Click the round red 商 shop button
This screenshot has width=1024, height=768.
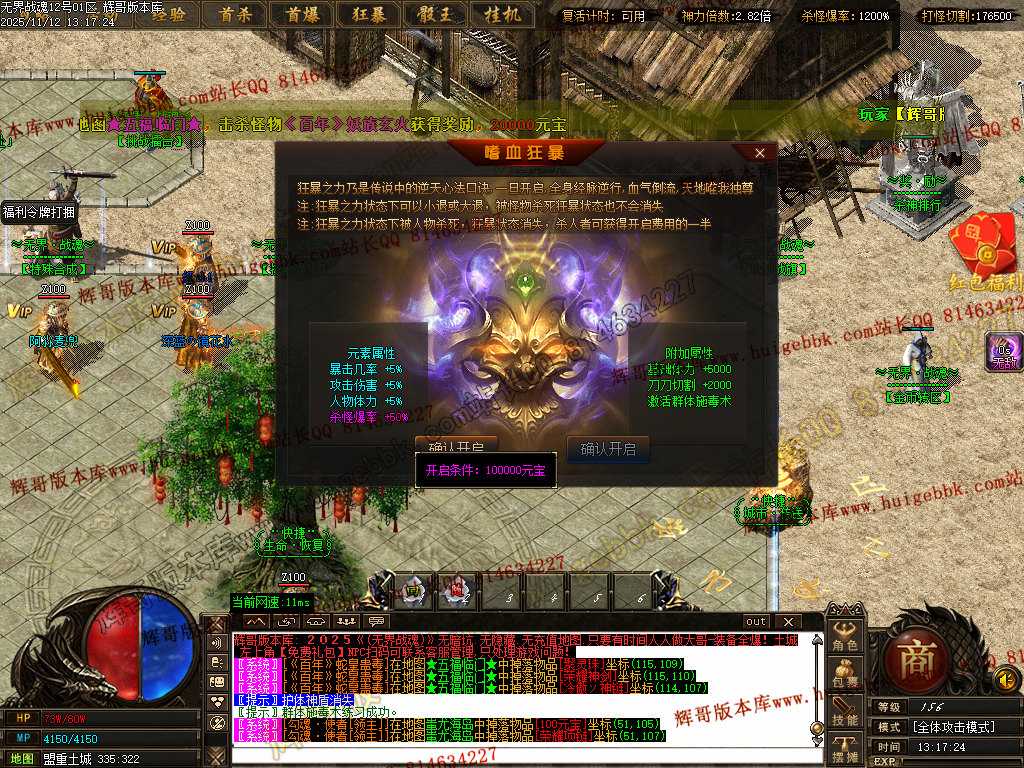pos(916,657)
